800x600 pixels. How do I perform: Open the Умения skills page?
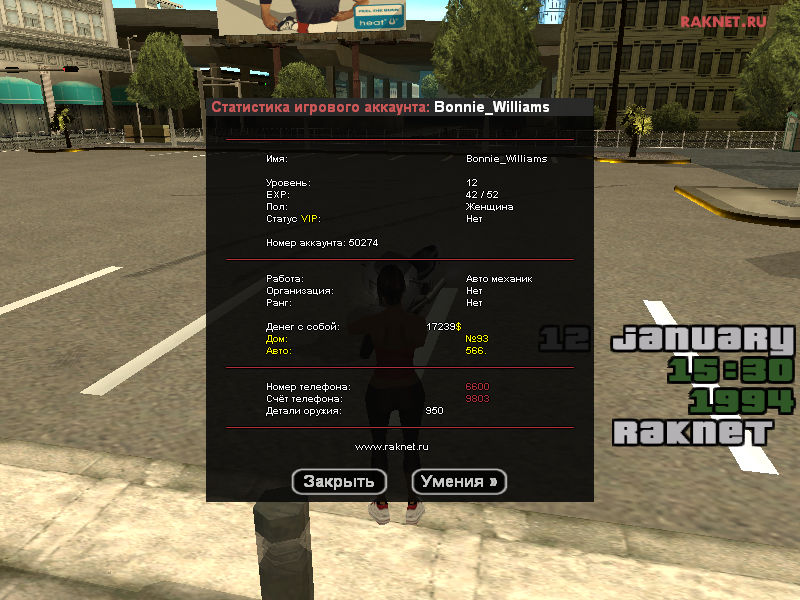click(x=459, y=481)
